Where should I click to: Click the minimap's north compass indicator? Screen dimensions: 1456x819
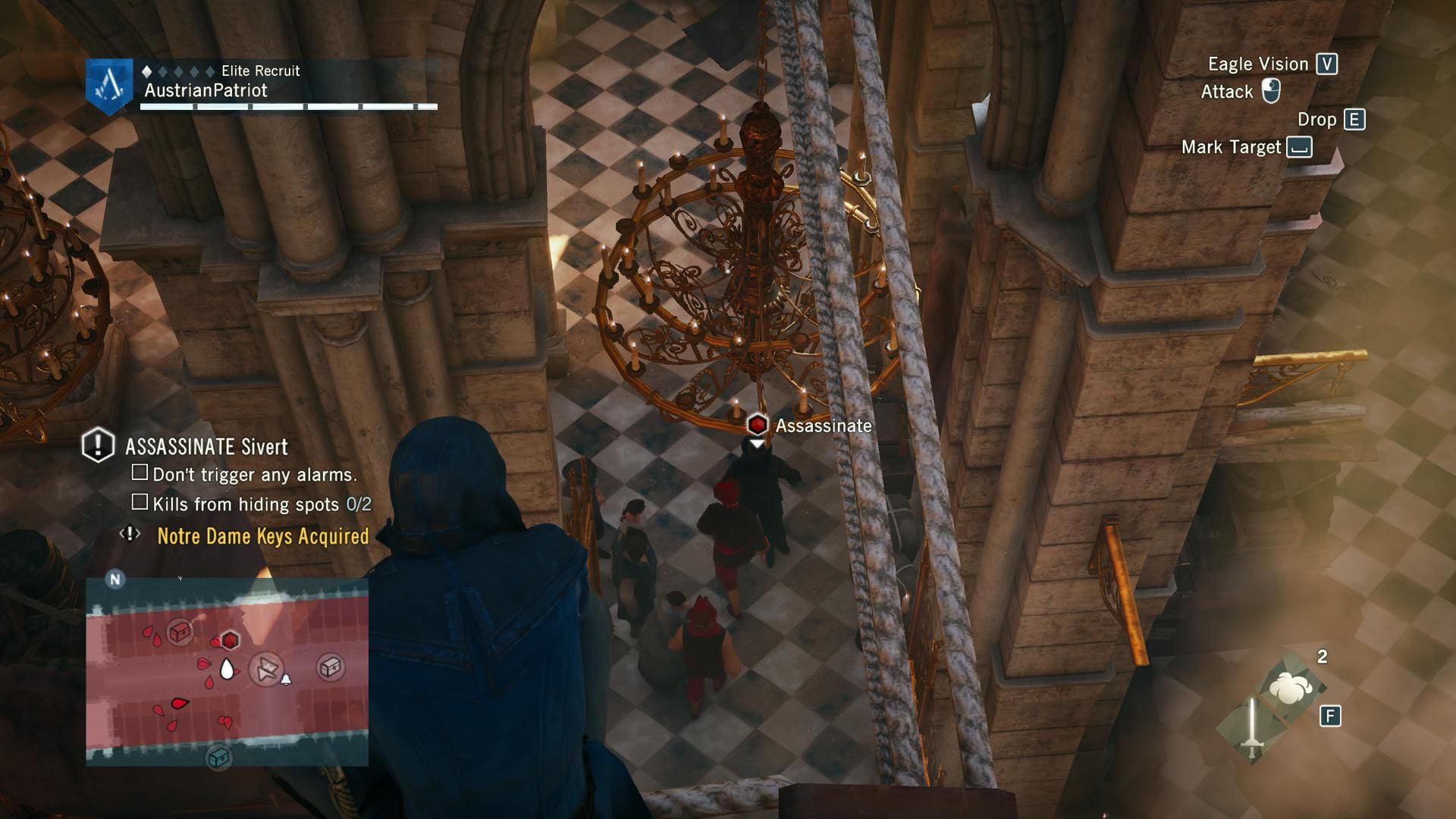[x=115, y=579]
